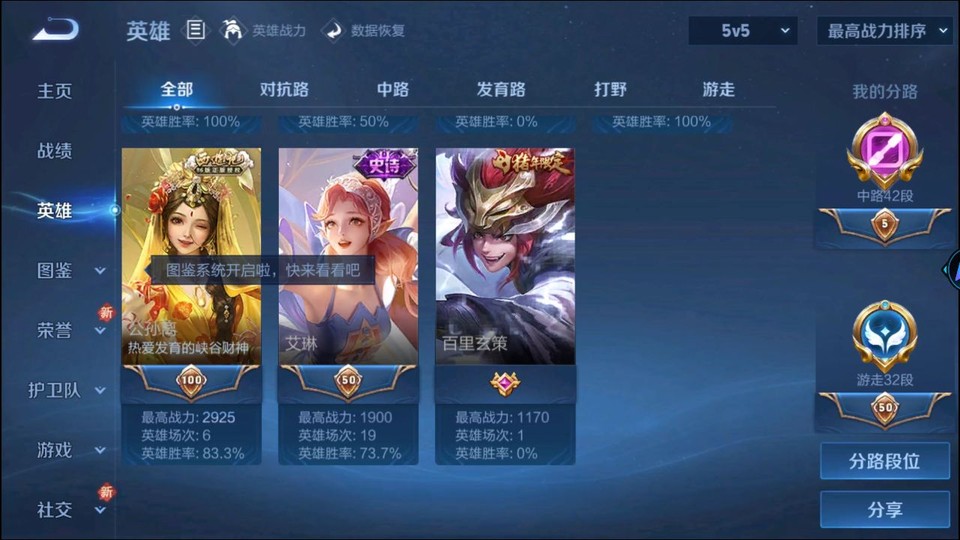
Task: Open the 战绩 match record menu
Action: 55,151
